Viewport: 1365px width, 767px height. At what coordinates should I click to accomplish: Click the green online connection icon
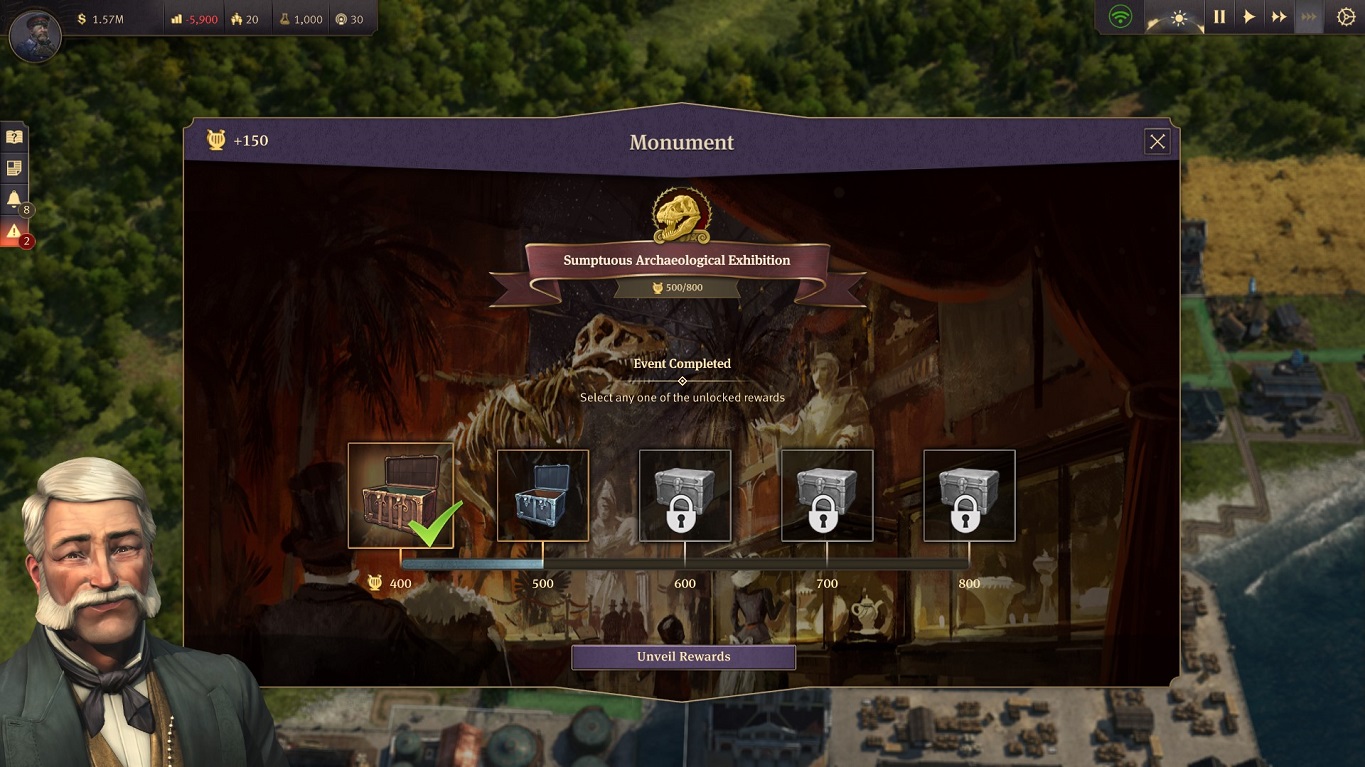click(1121, 17)
